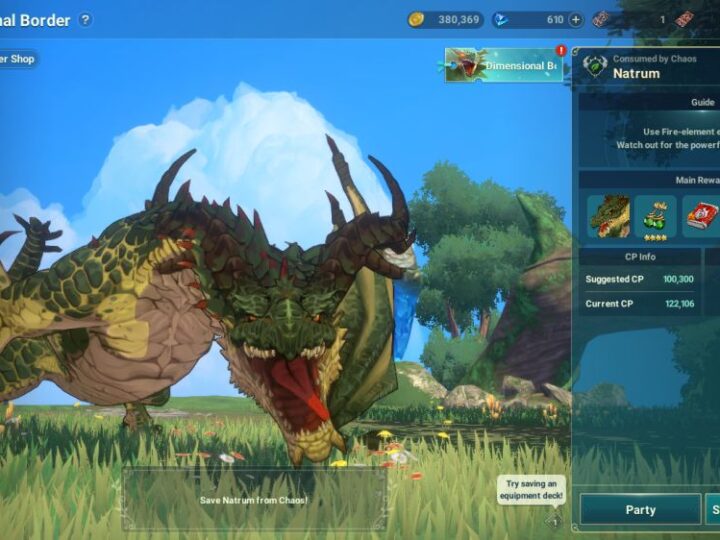The height and width of the screenshot is (540, 720).
Task: View the red book reward icon
Action: 701,216
